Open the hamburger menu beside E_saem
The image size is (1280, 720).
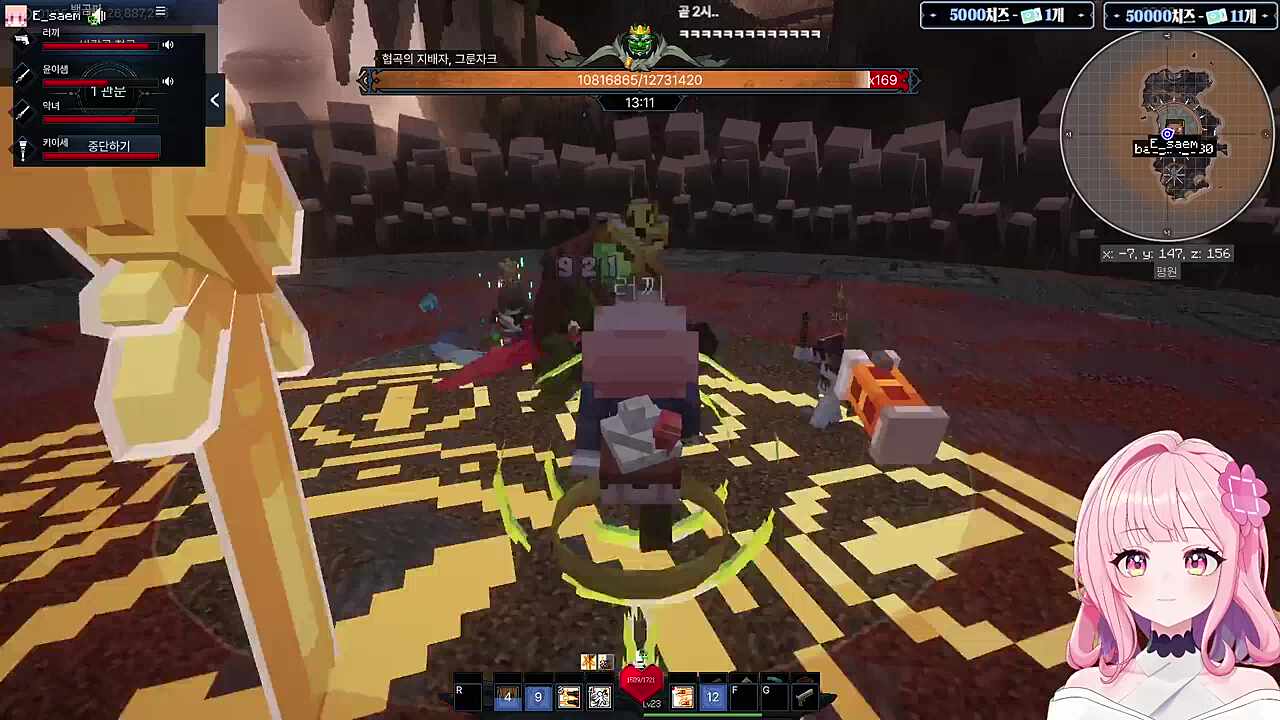160,12
